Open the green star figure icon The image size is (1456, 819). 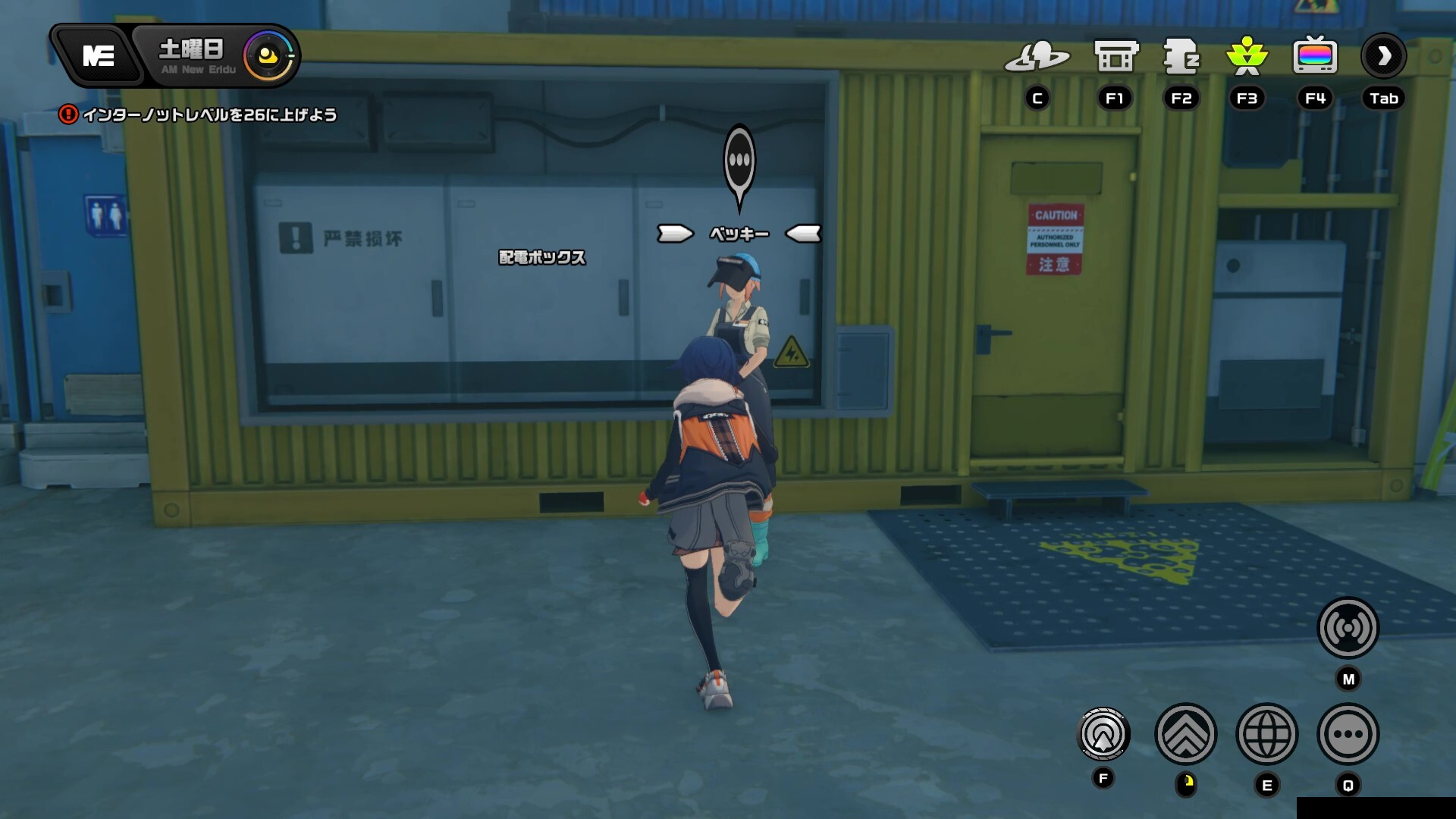coord(1247,57)
